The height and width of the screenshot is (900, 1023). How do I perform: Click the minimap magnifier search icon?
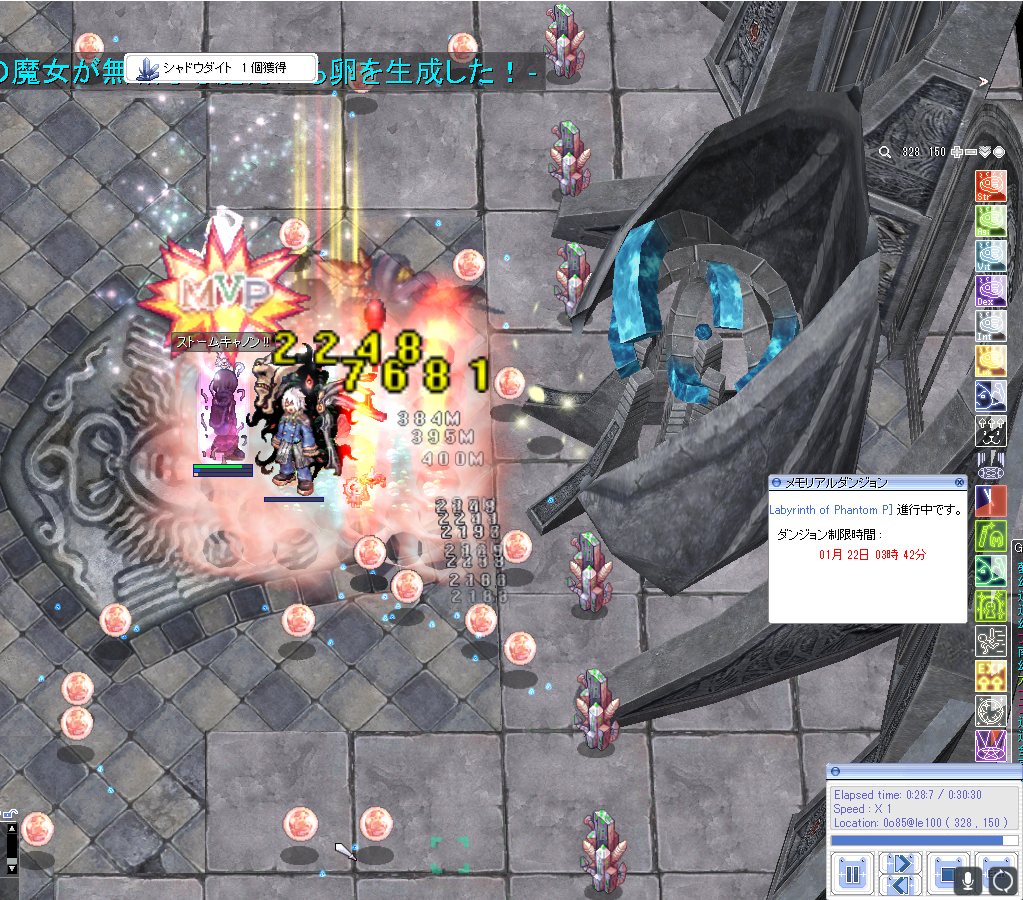886,152
